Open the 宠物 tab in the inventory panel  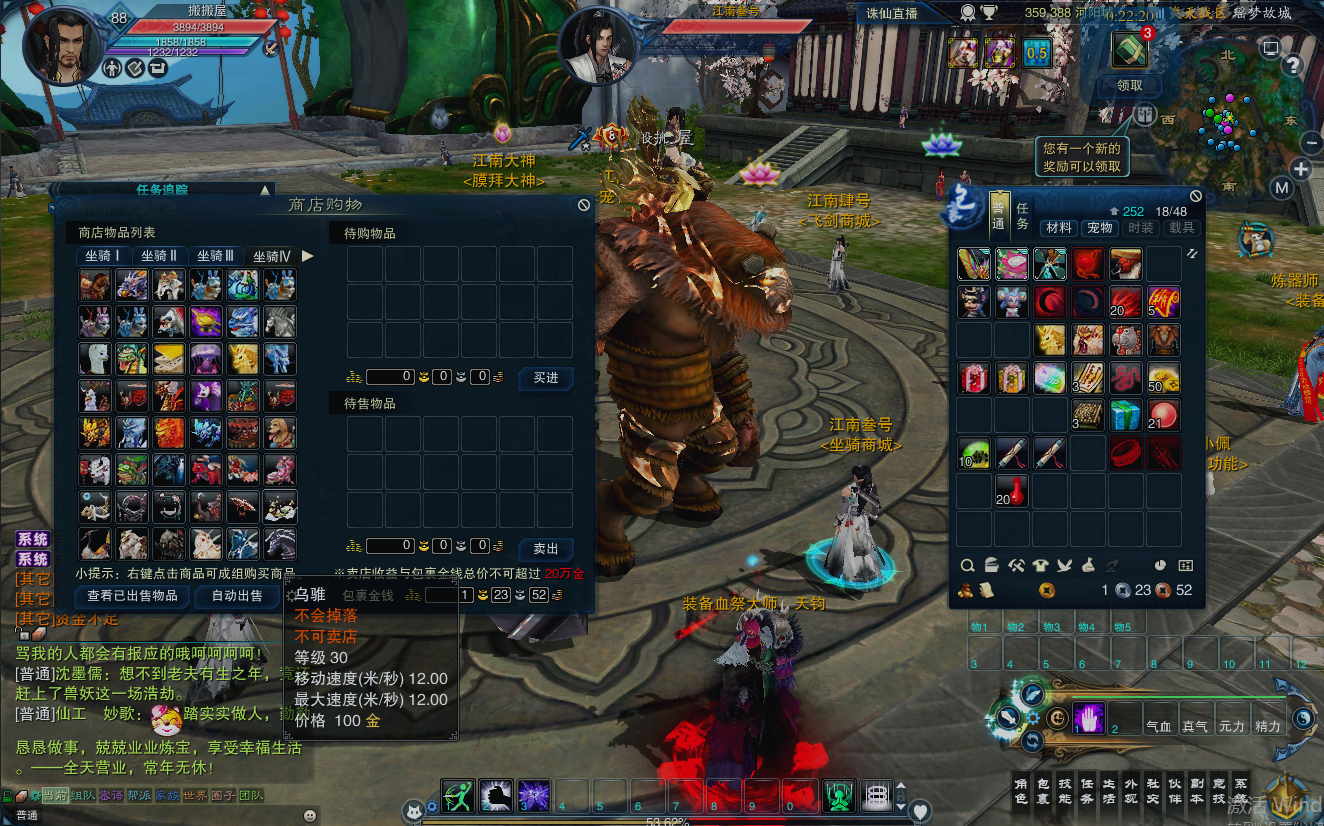[x=1099, y=227]
